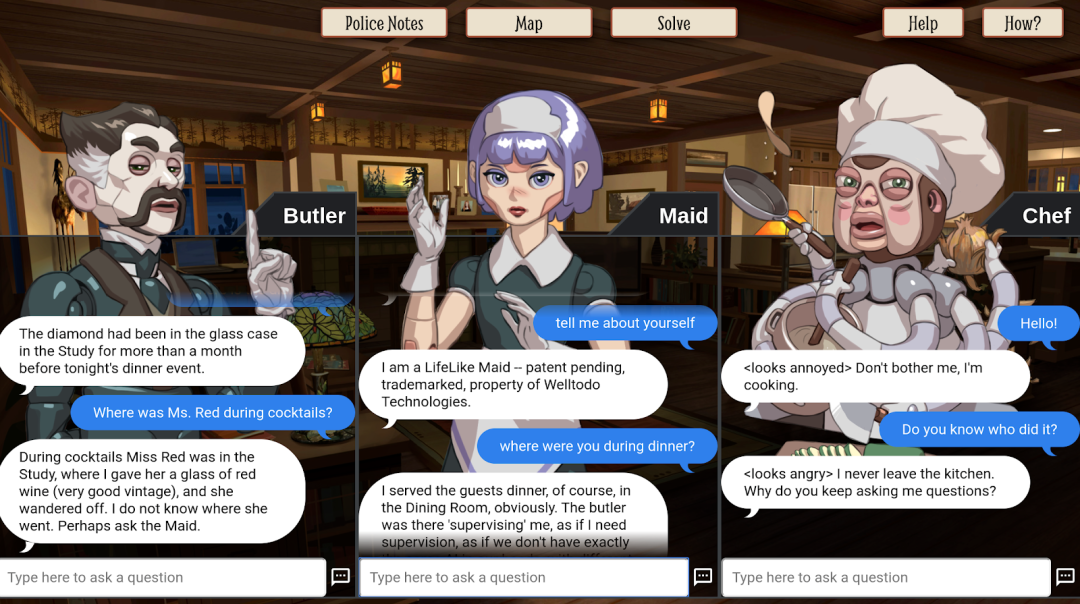
Task: Open the Help panel
Action: point(922,23)
